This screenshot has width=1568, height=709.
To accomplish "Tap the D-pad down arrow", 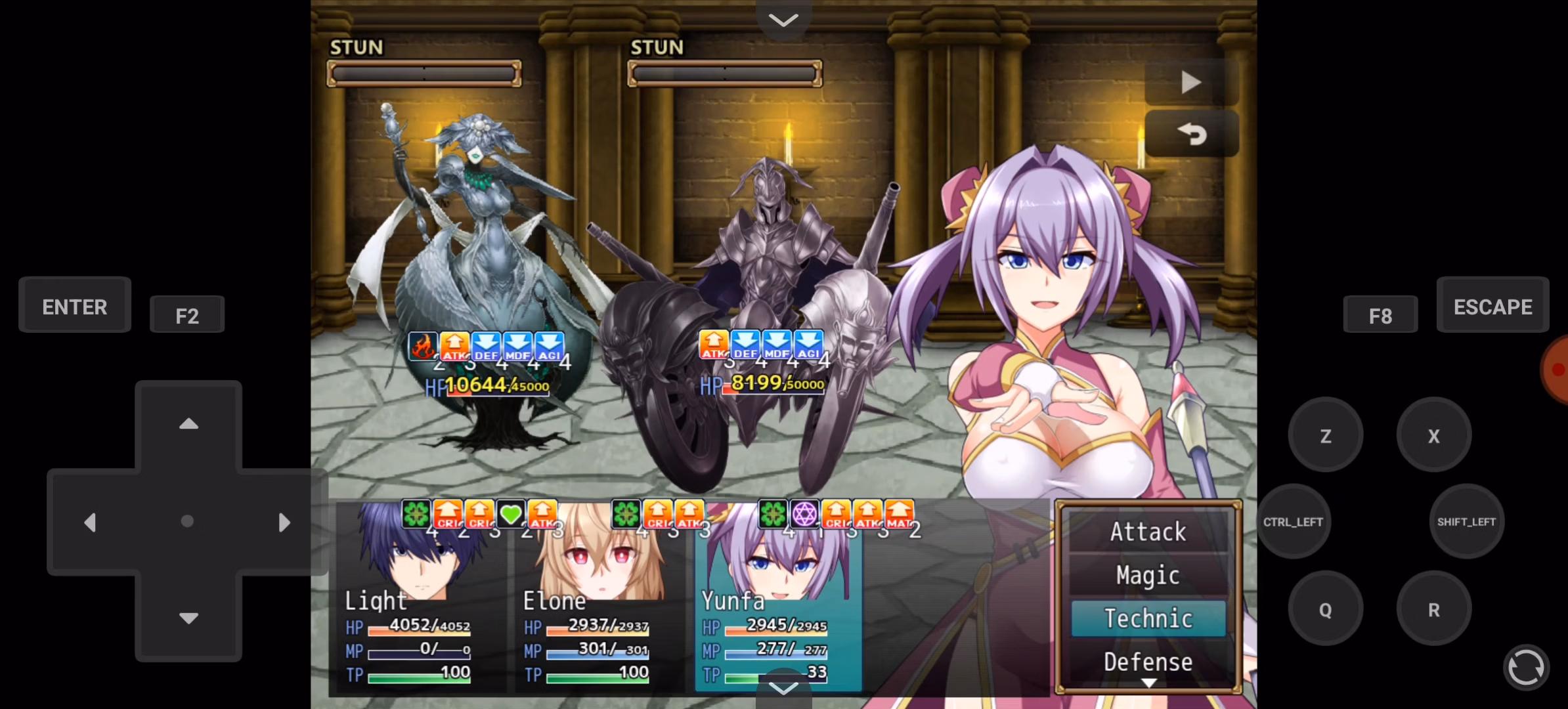I will coord(188,618).
